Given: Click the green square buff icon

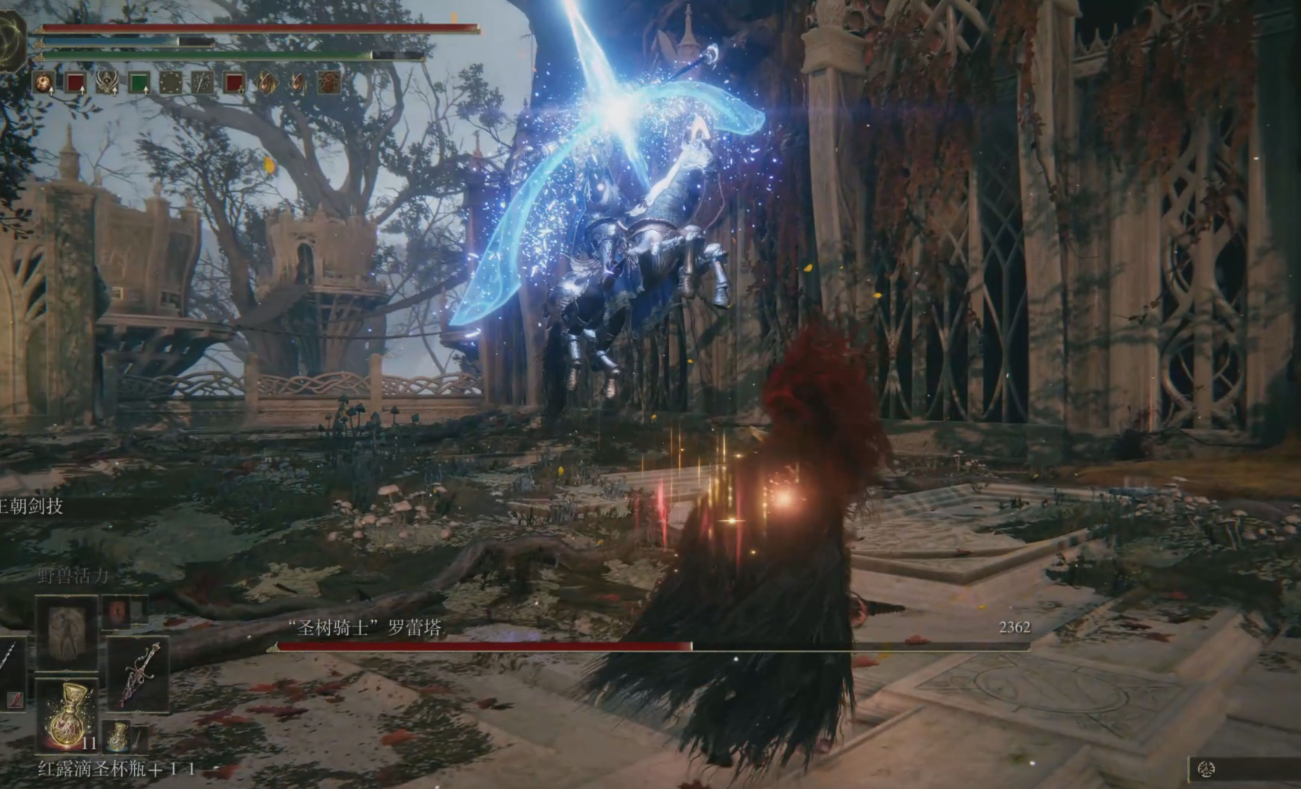Looking at the screenshot, I should tap(139, 82).
